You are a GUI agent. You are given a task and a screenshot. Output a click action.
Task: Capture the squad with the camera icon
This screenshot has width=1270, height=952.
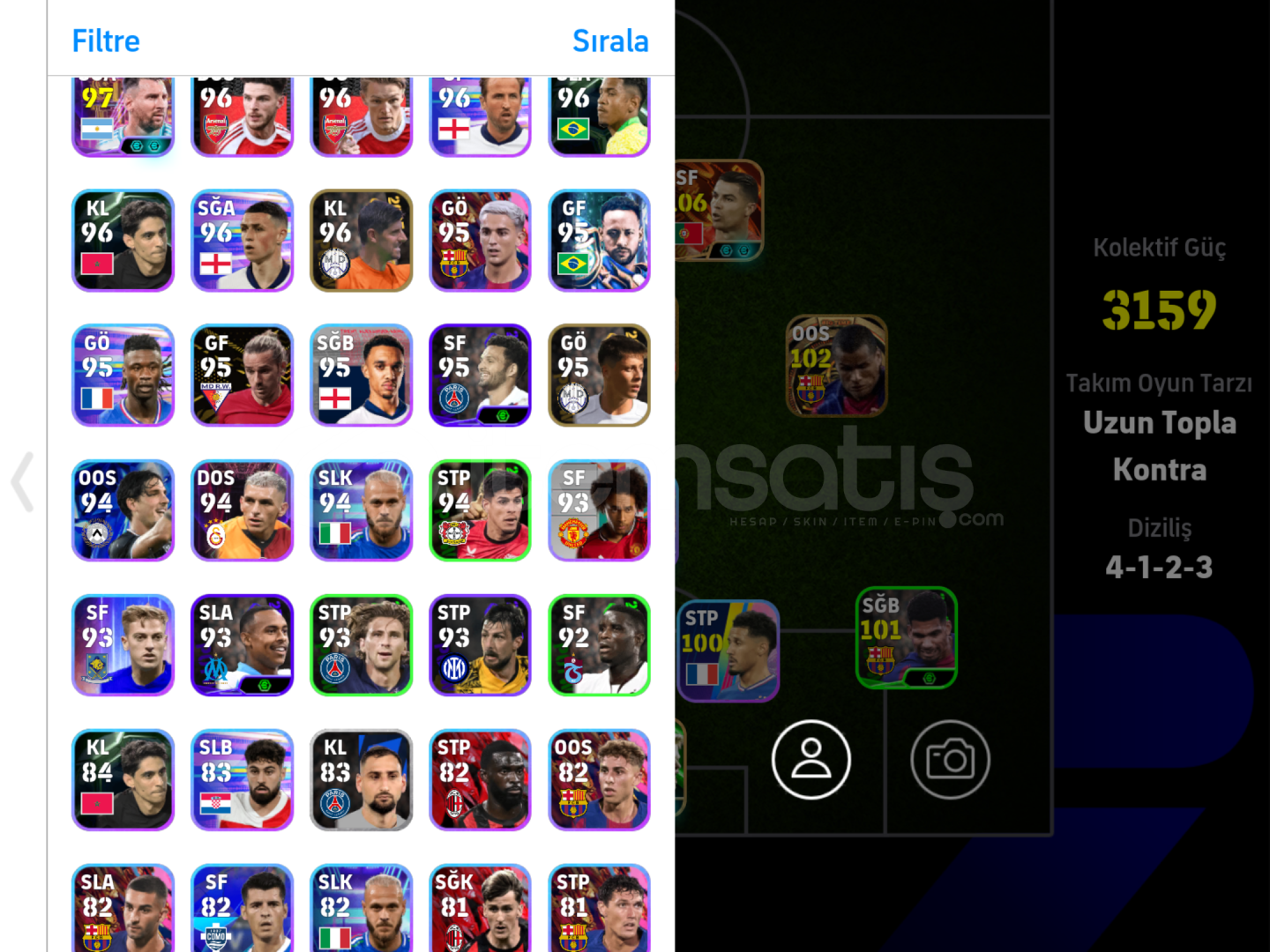(950, 759)
